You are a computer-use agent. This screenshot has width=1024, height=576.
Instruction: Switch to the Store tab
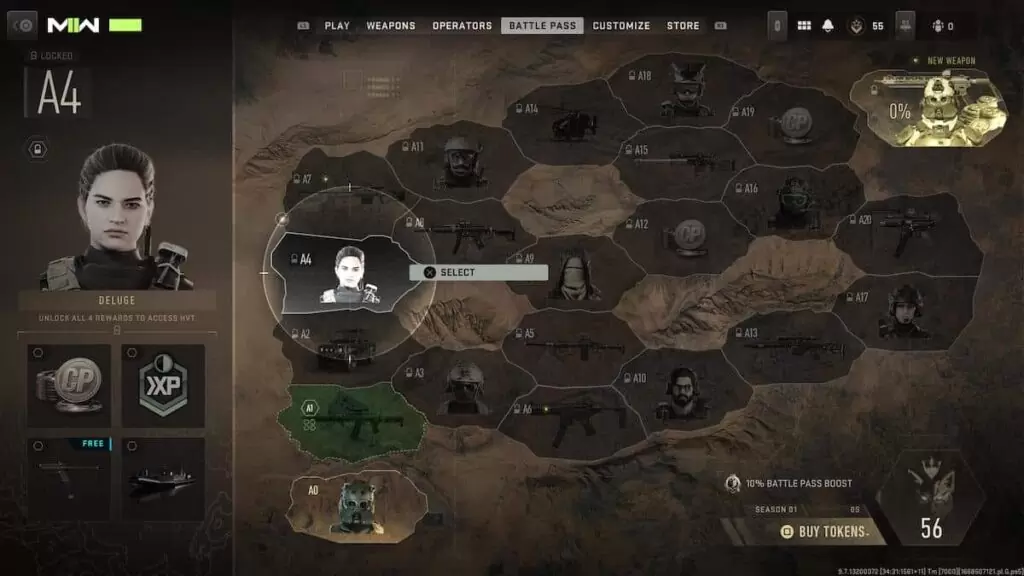(683, 26)
